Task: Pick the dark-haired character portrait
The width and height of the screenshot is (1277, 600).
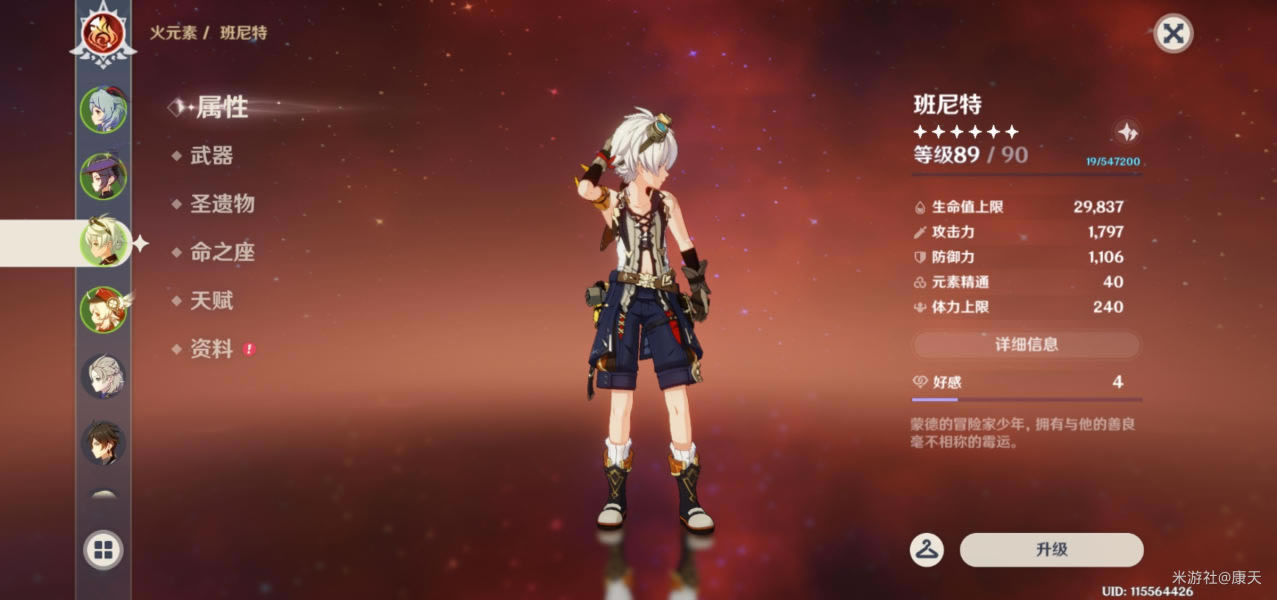Action: (103, 443)
